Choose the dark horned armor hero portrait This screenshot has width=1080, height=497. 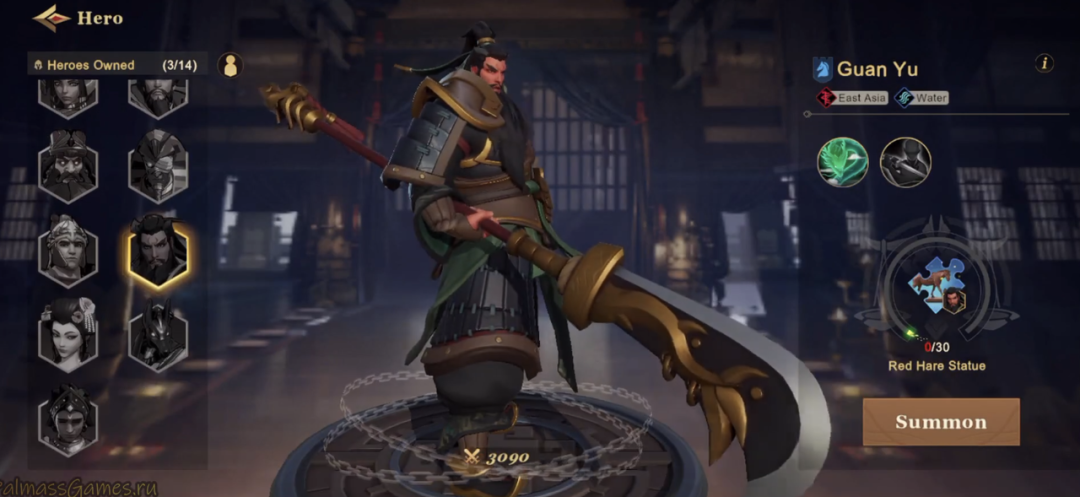coord(158,333)
